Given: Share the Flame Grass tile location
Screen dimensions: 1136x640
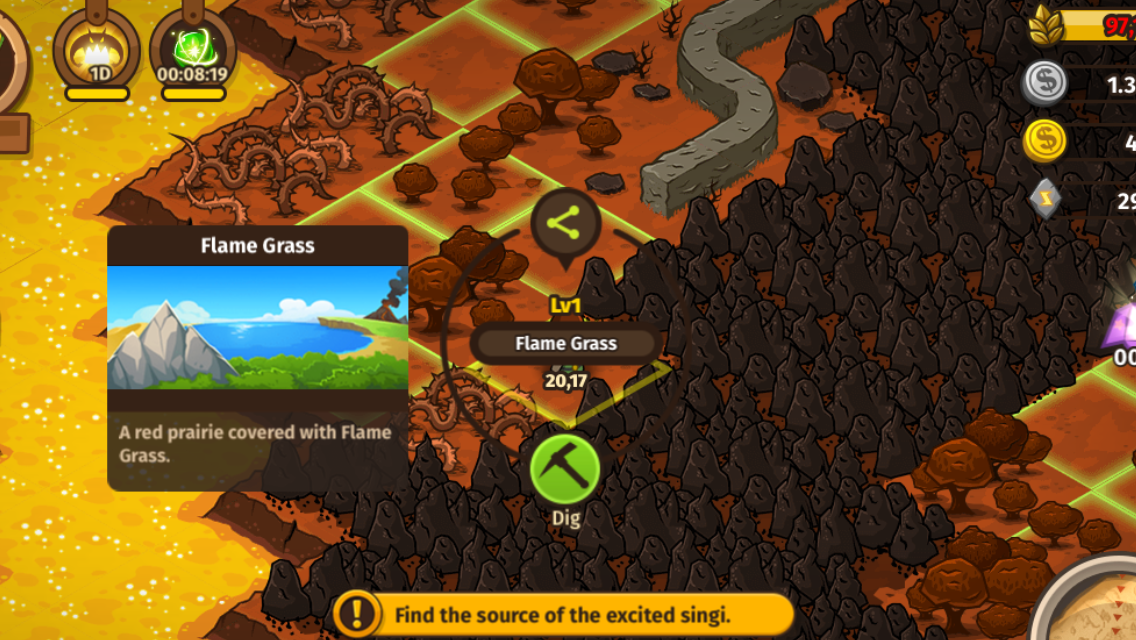Looking at the screenshot, I should [565, 225].
